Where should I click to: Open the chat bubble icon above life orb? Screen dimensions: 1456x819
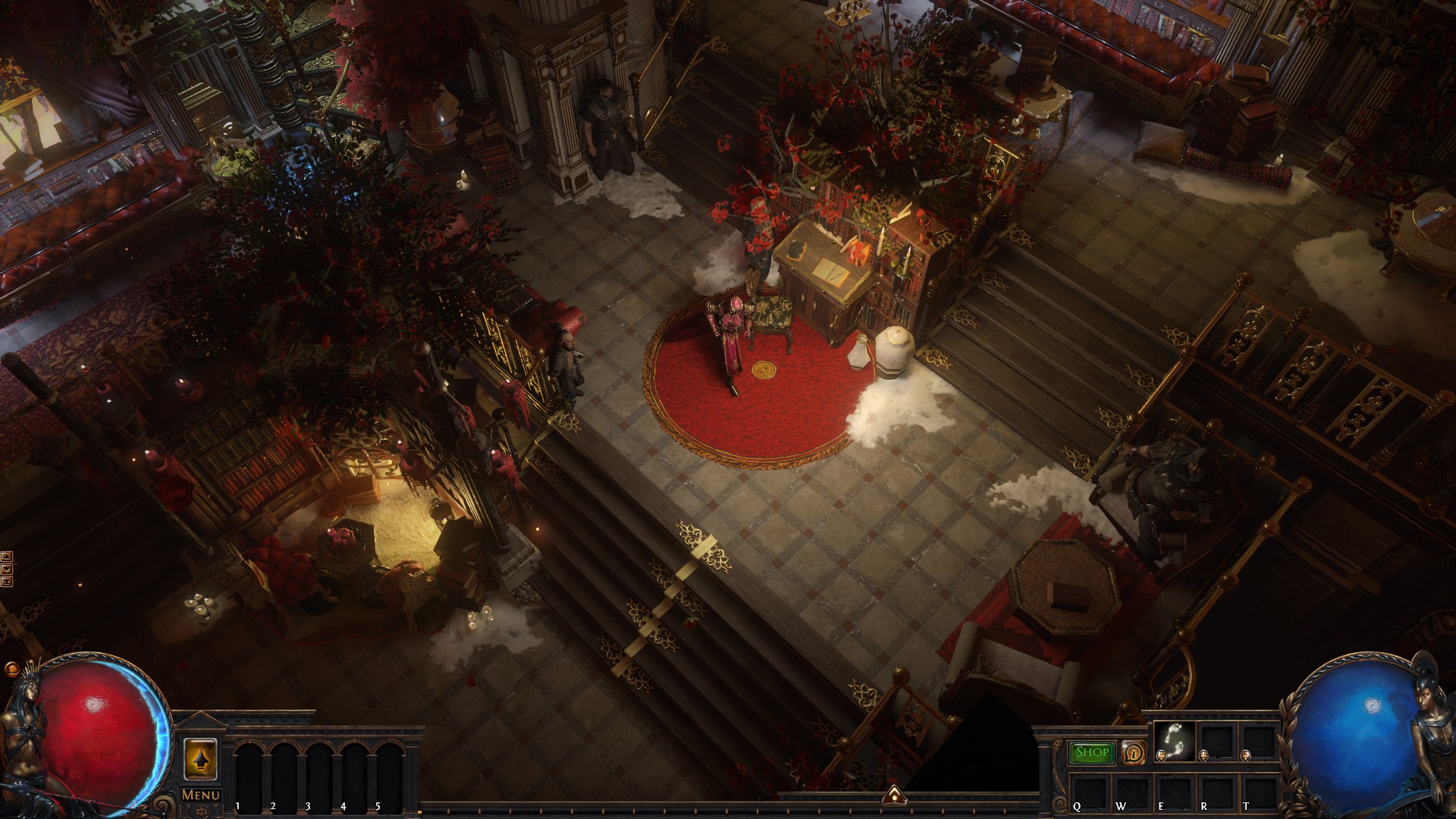pyautogui.click(x=11, y=670)
